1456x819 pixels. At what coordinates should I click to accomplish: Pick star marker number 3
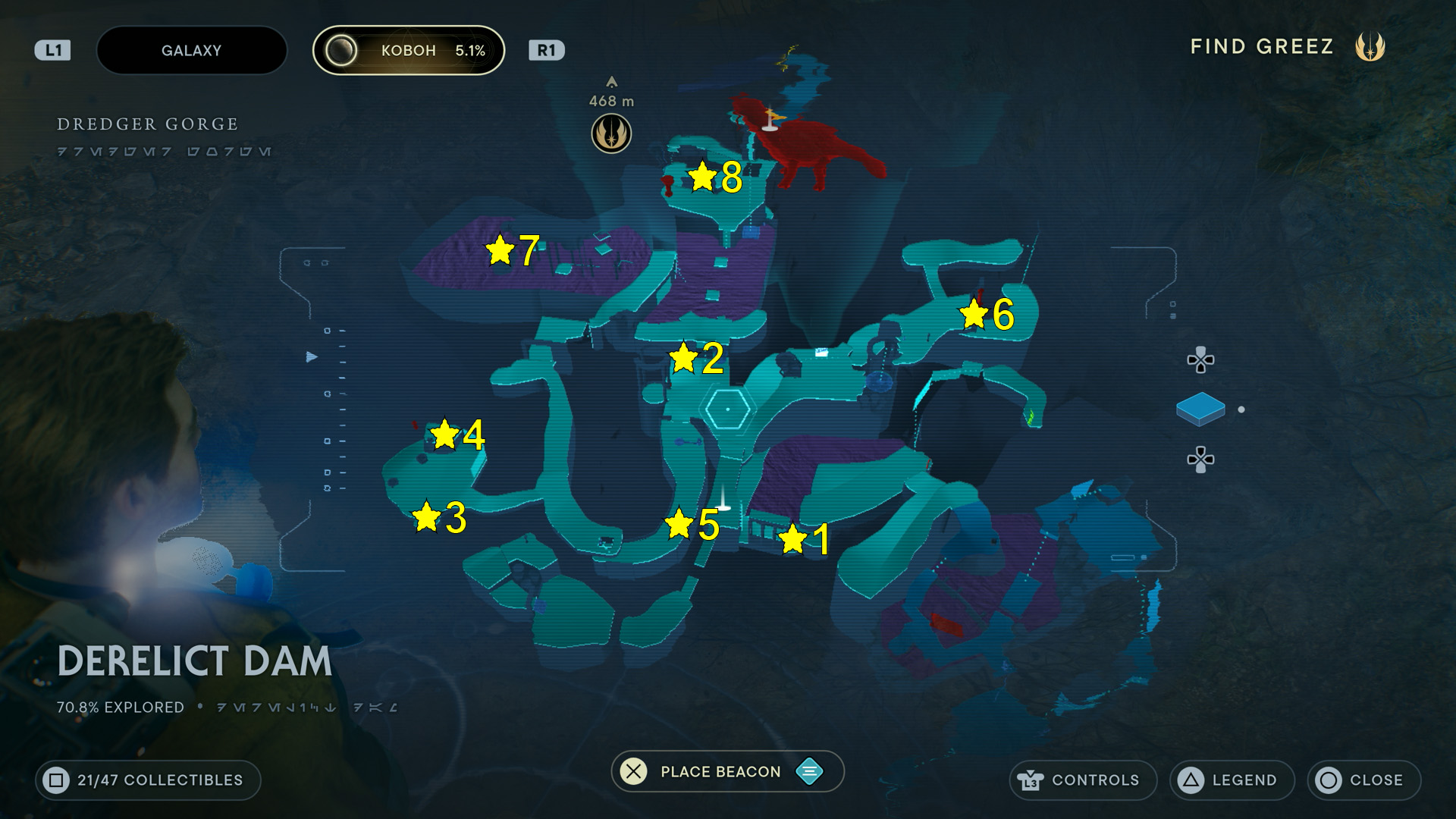coord(426,516)
